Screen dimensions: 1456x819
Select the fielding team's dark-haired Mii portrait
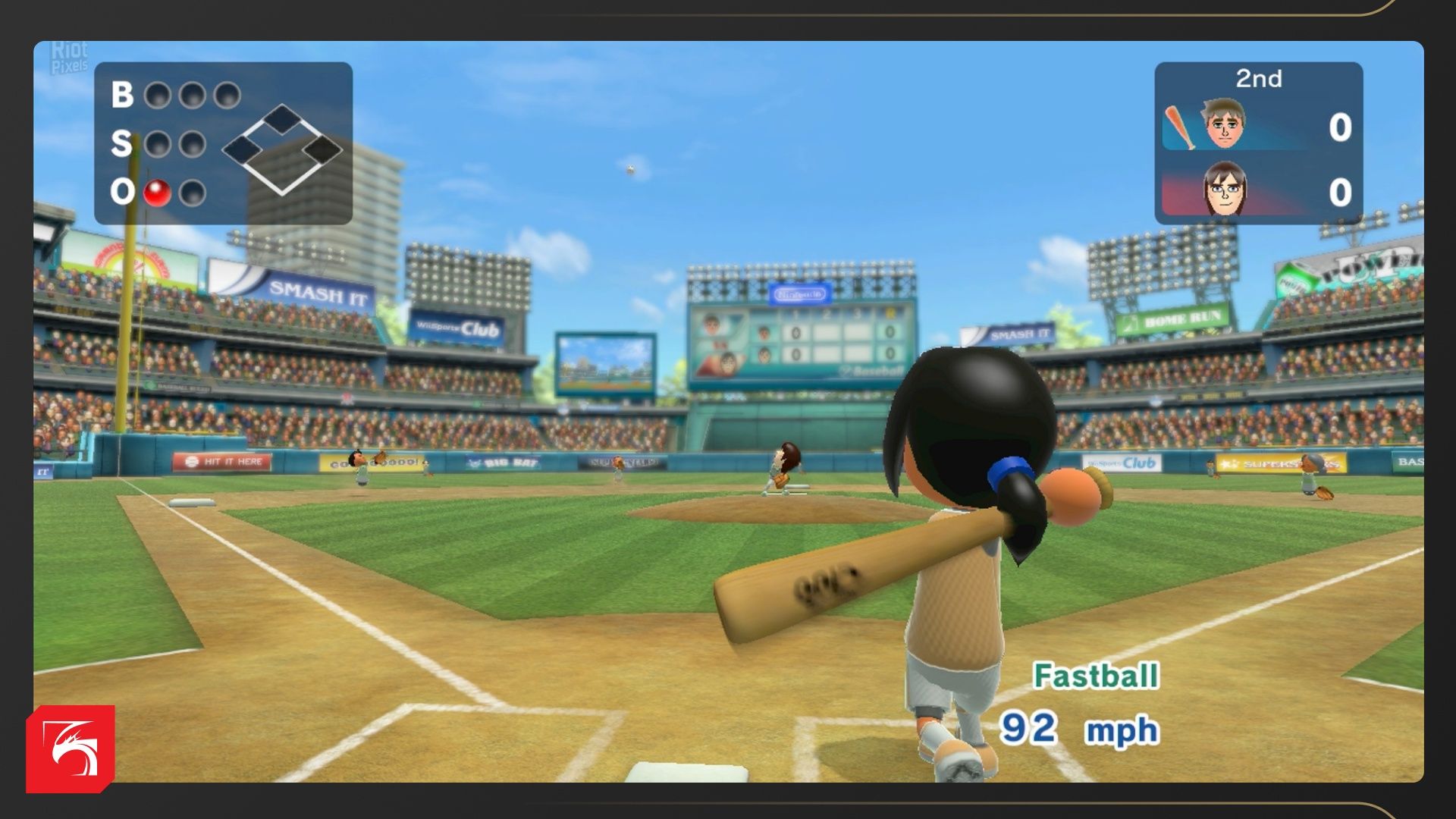coord(1224,189)
